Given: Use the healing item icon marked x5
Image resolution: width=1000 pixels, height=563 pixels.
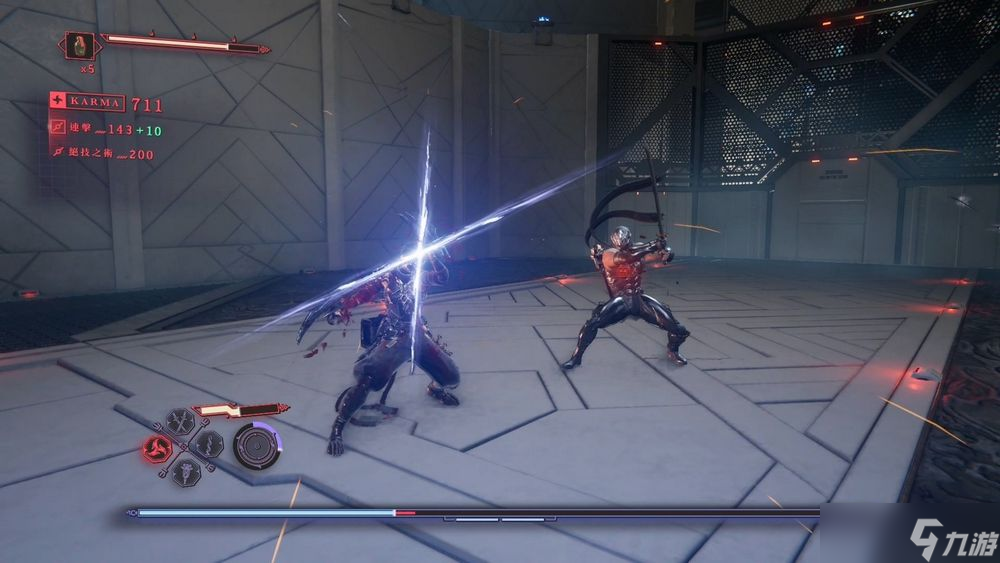Looking at the screenshot, I should pyautogui.click(x=81, y=46).
